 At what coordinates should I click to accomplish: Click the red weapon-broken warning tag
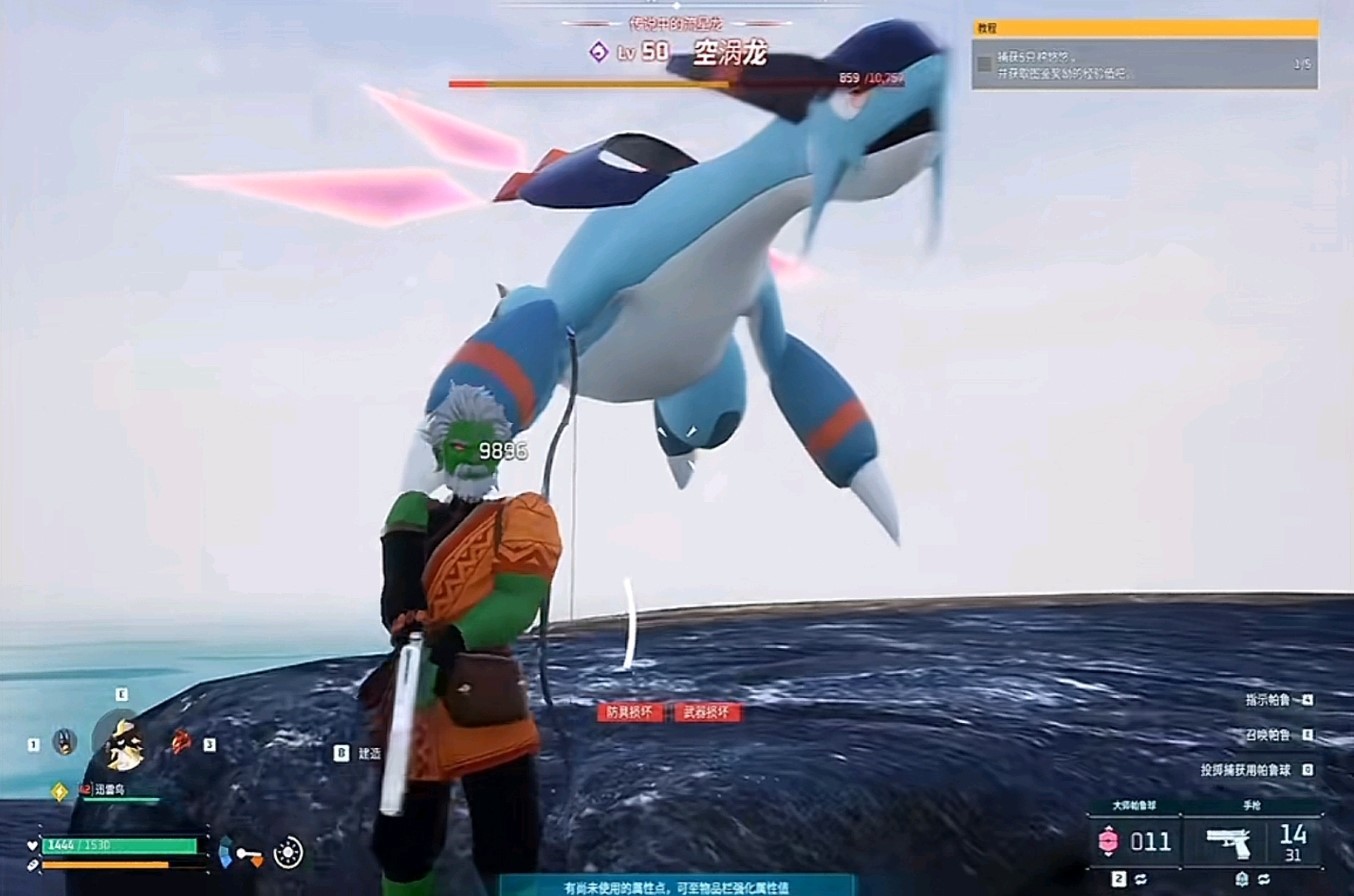[708, 712]
